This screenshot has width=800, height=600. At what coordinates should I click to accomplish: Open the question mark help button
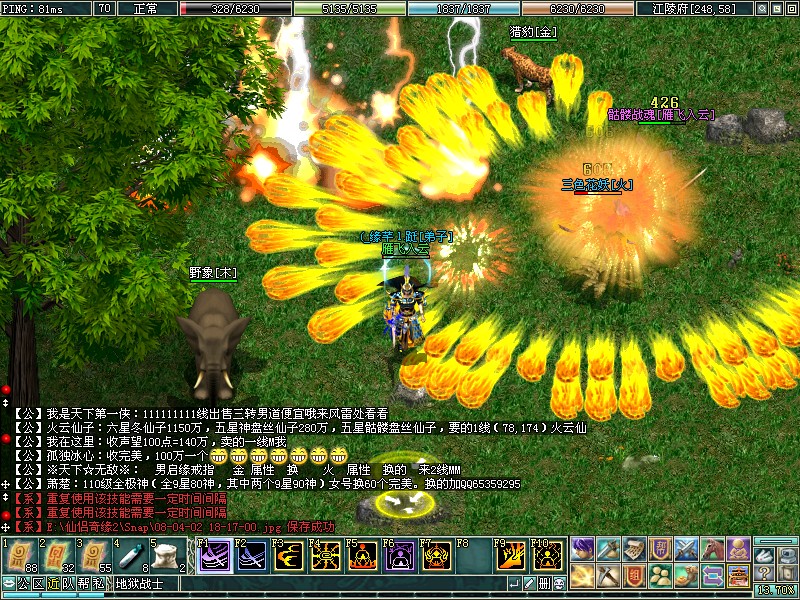click(764, 572)
